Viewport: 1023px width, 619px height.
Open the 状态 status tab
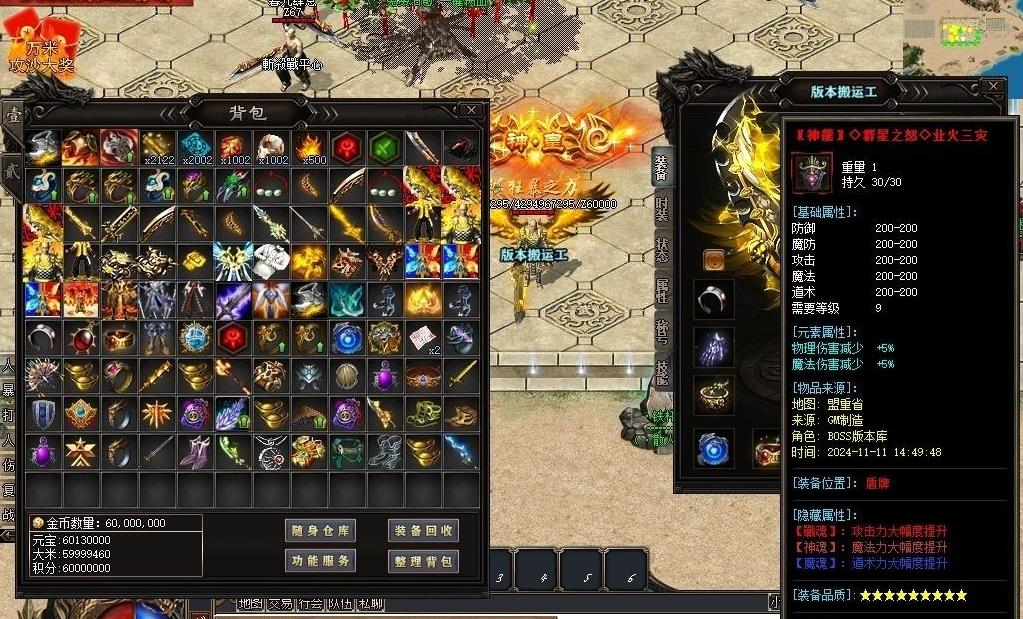click(x=661, y=250)
